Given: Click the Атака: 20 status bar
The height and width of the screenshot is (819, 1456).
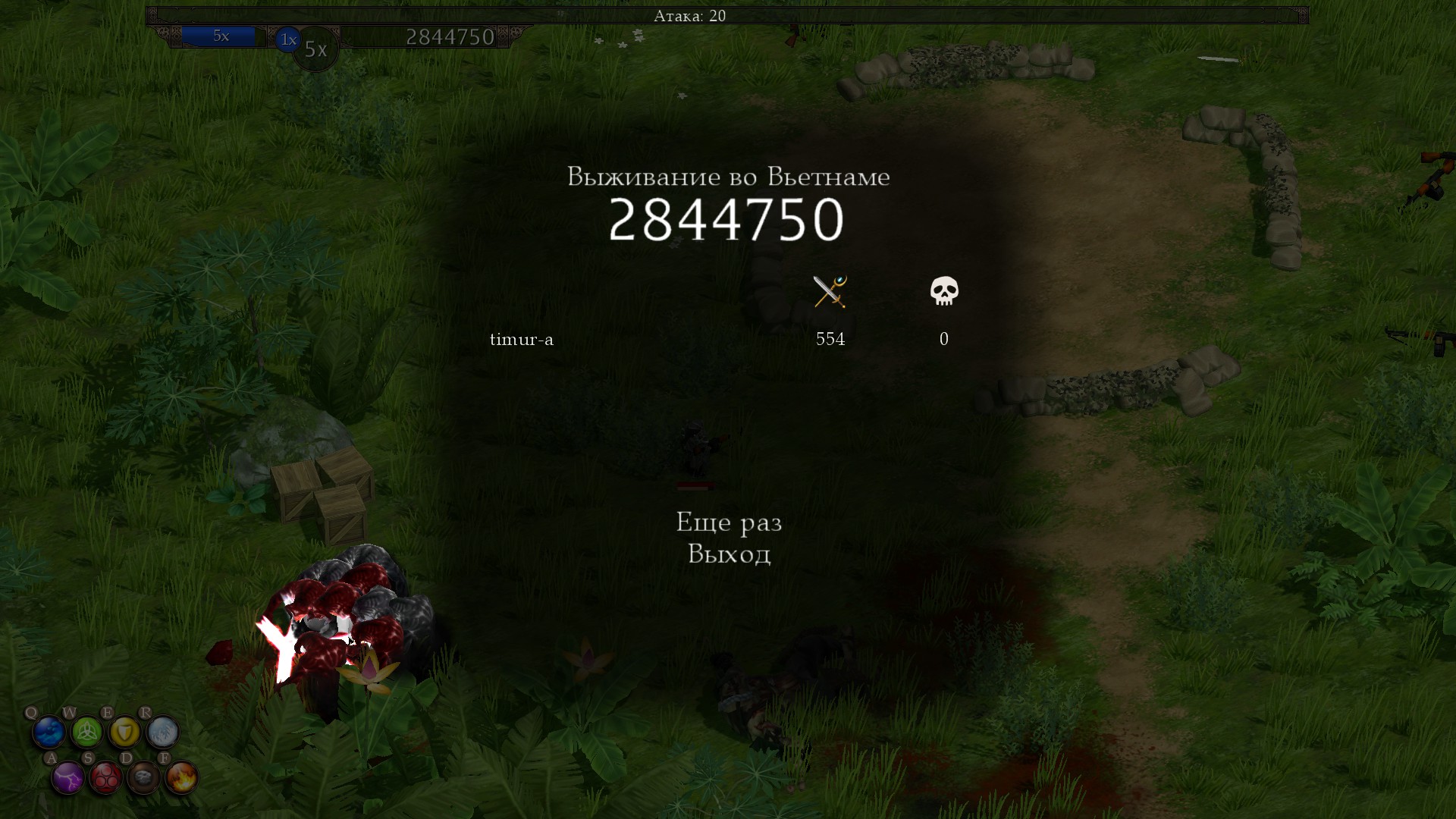Looking at the screenshot, I should pyautogui.click(x=689, y=14).
